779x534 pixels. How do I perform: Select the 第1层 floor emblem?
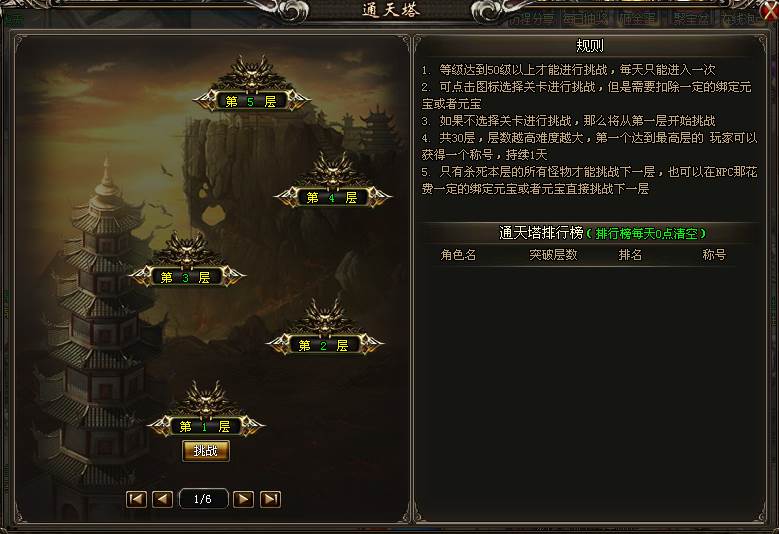click(x=205, y=425)
